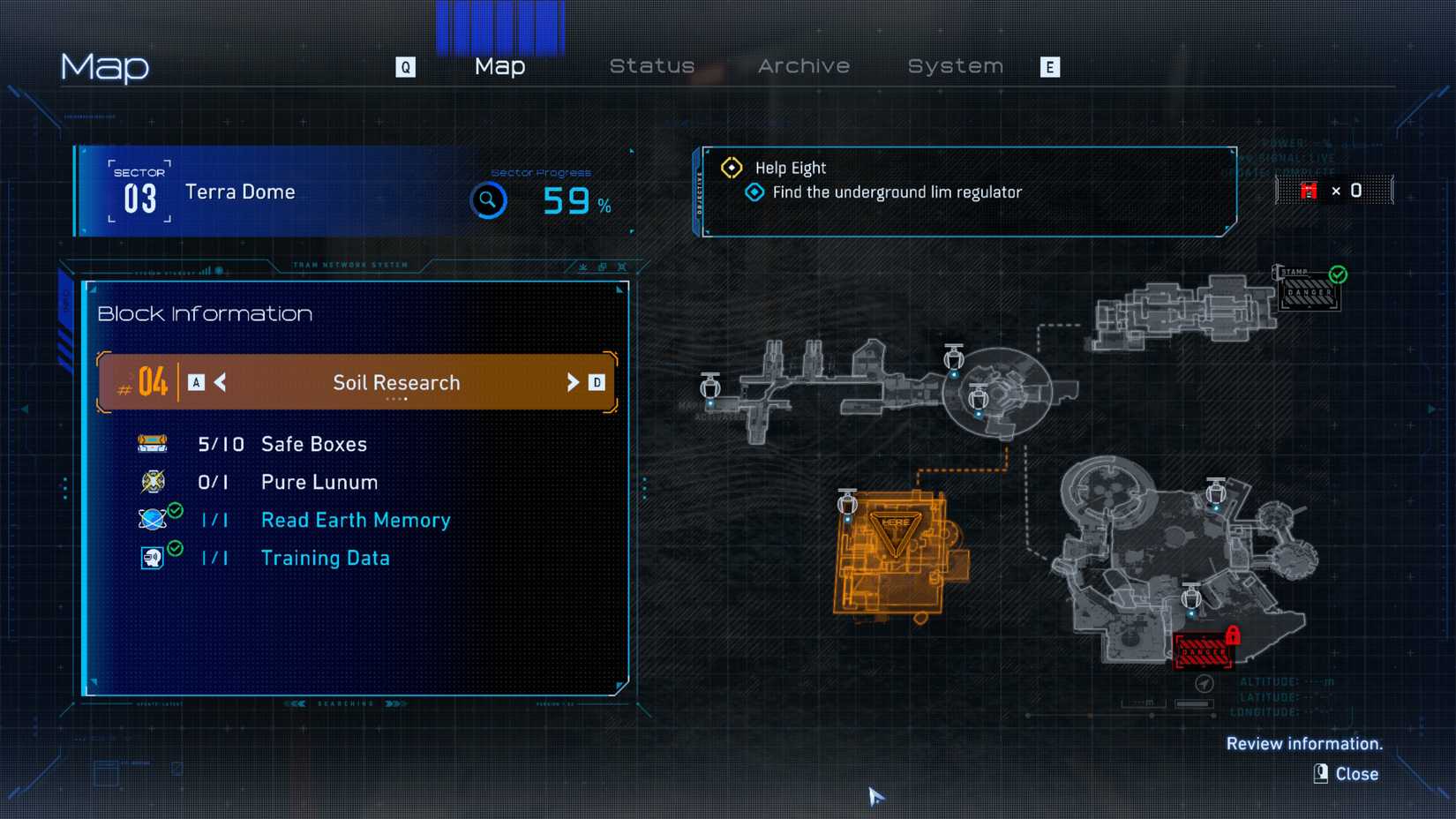The width and height of the screenshot is (1456, 819).
Task: Toggle the checkmark next to Training Data
Action: 176,548
